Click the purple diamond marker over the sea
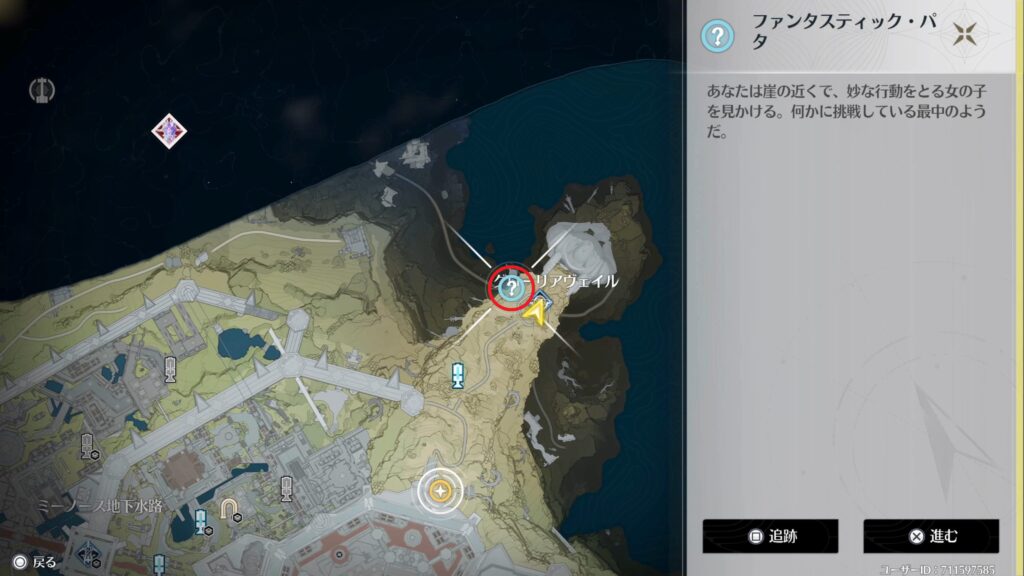This screenshot has height=576, width=1024. tap(171, 130)
